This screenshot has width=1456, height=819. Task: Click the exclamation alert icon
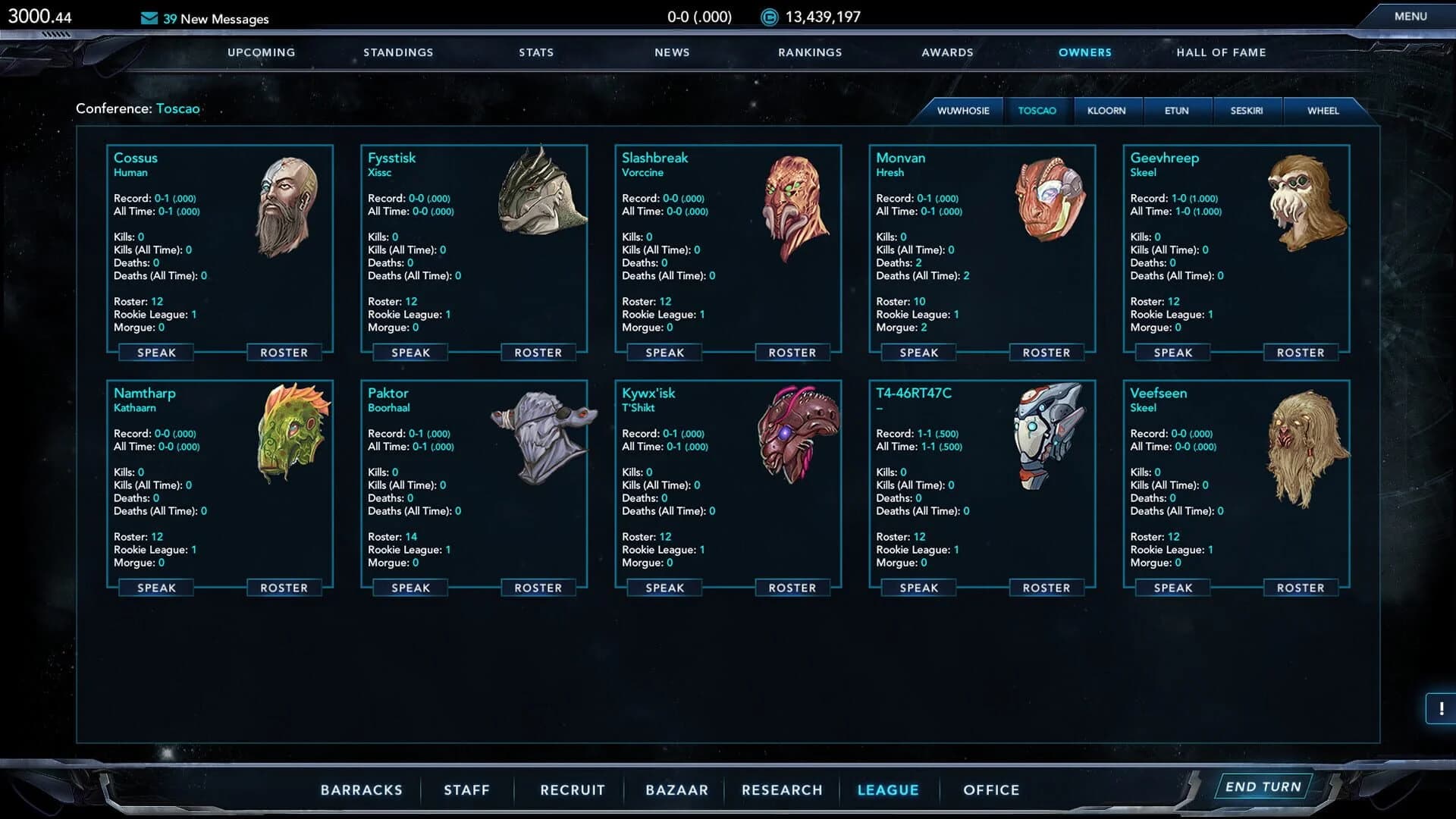(1440, 708)
